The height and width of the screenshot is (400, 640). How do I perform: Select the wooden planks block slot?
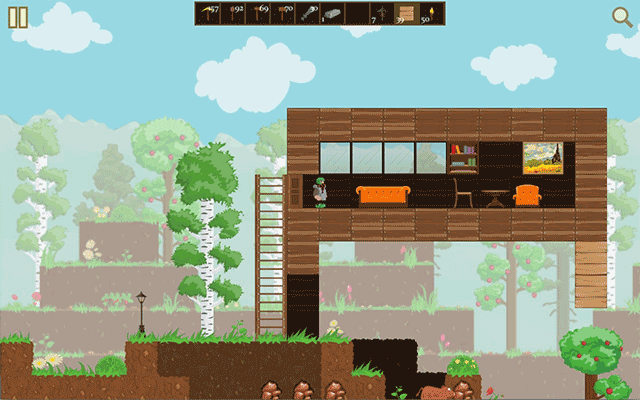tap(407, 13)
